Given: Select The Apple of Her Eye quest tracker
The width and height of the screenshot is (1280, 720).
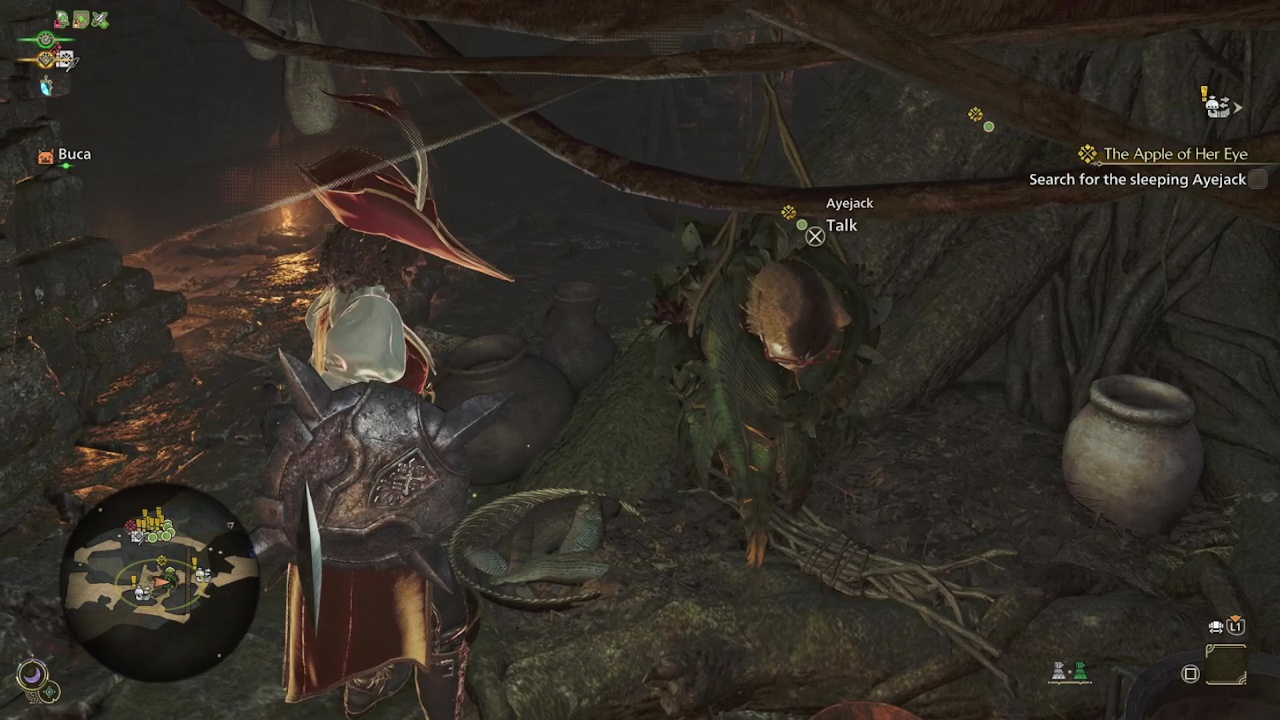Looking at the screenshot, I should (x=1175, y=154).
